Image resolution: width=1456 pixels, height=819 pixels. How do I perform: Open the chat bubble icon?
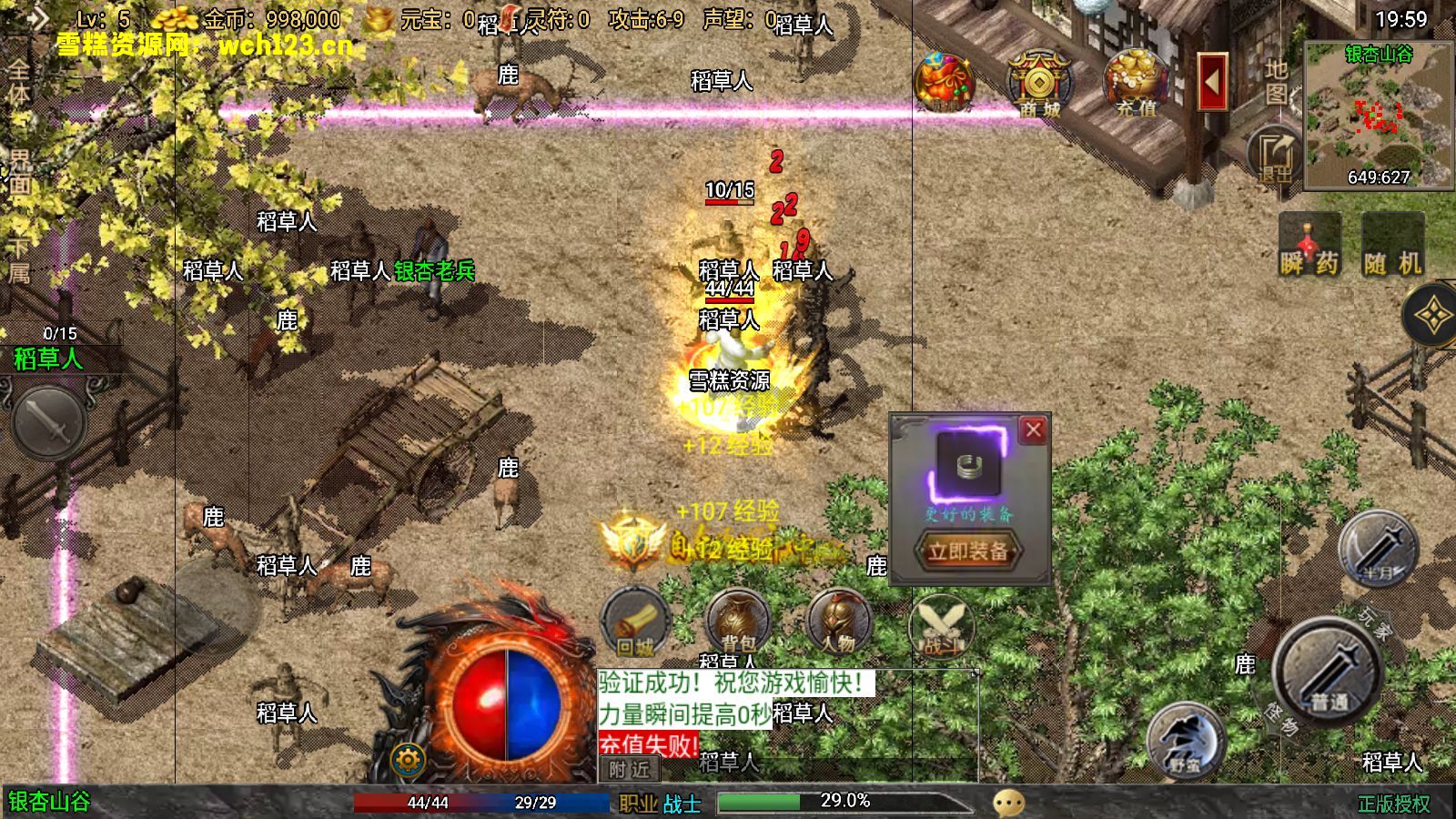click(x=1008, y=803)
